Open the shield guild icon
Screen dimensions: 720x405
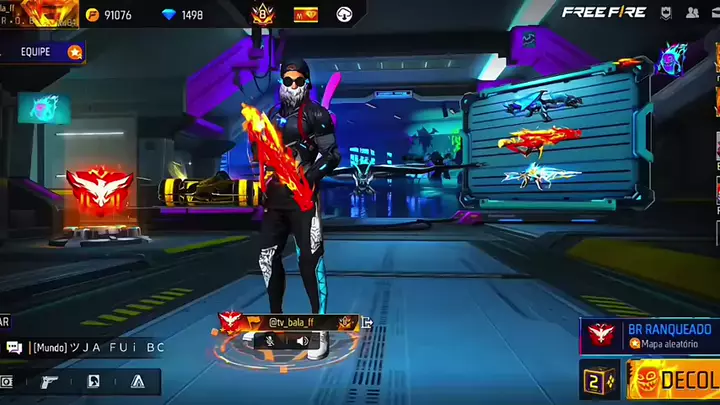(x=665, y=13)
